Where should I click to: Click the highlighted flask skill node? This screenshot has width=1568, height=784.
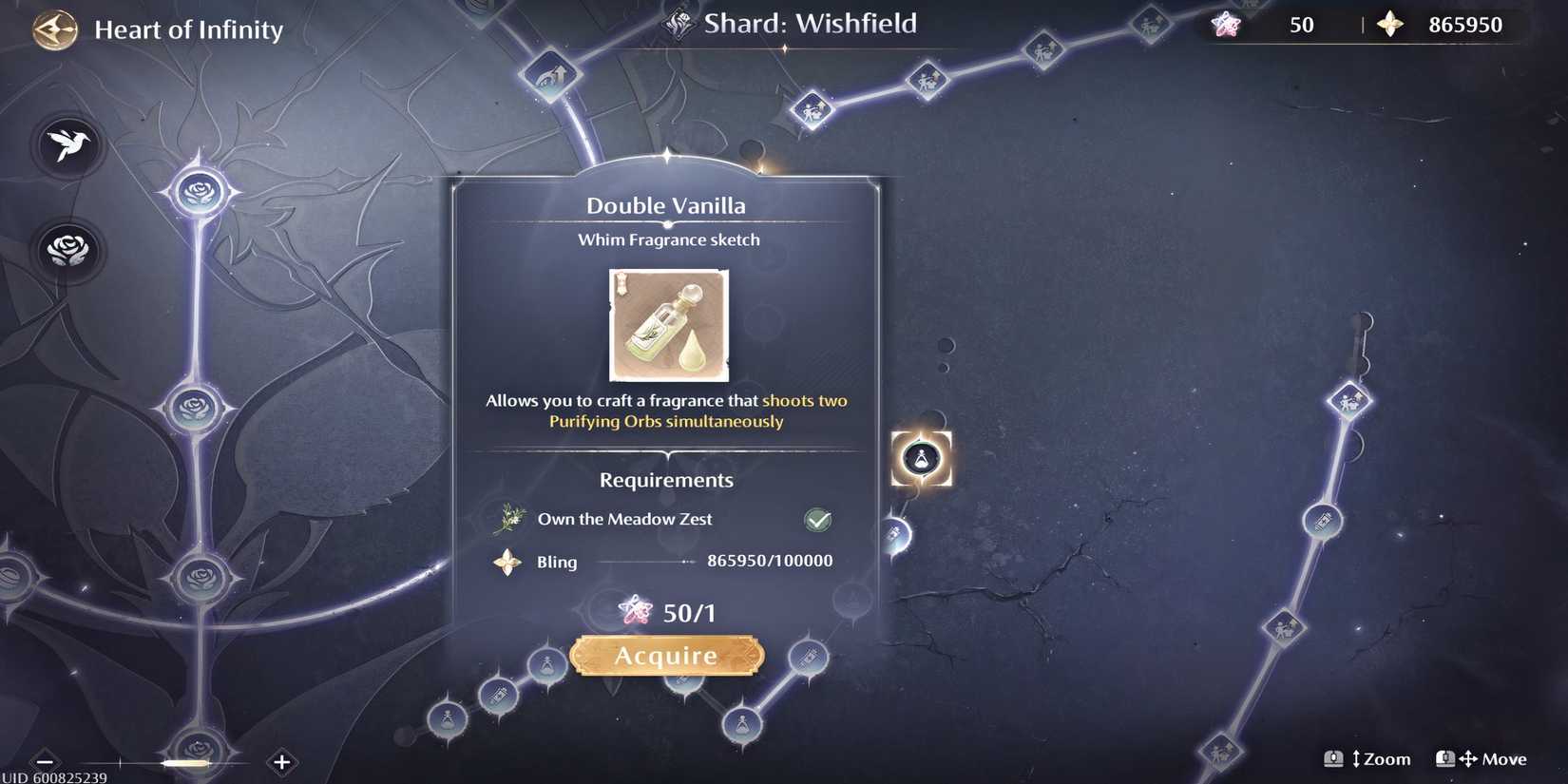coord(921,457)
